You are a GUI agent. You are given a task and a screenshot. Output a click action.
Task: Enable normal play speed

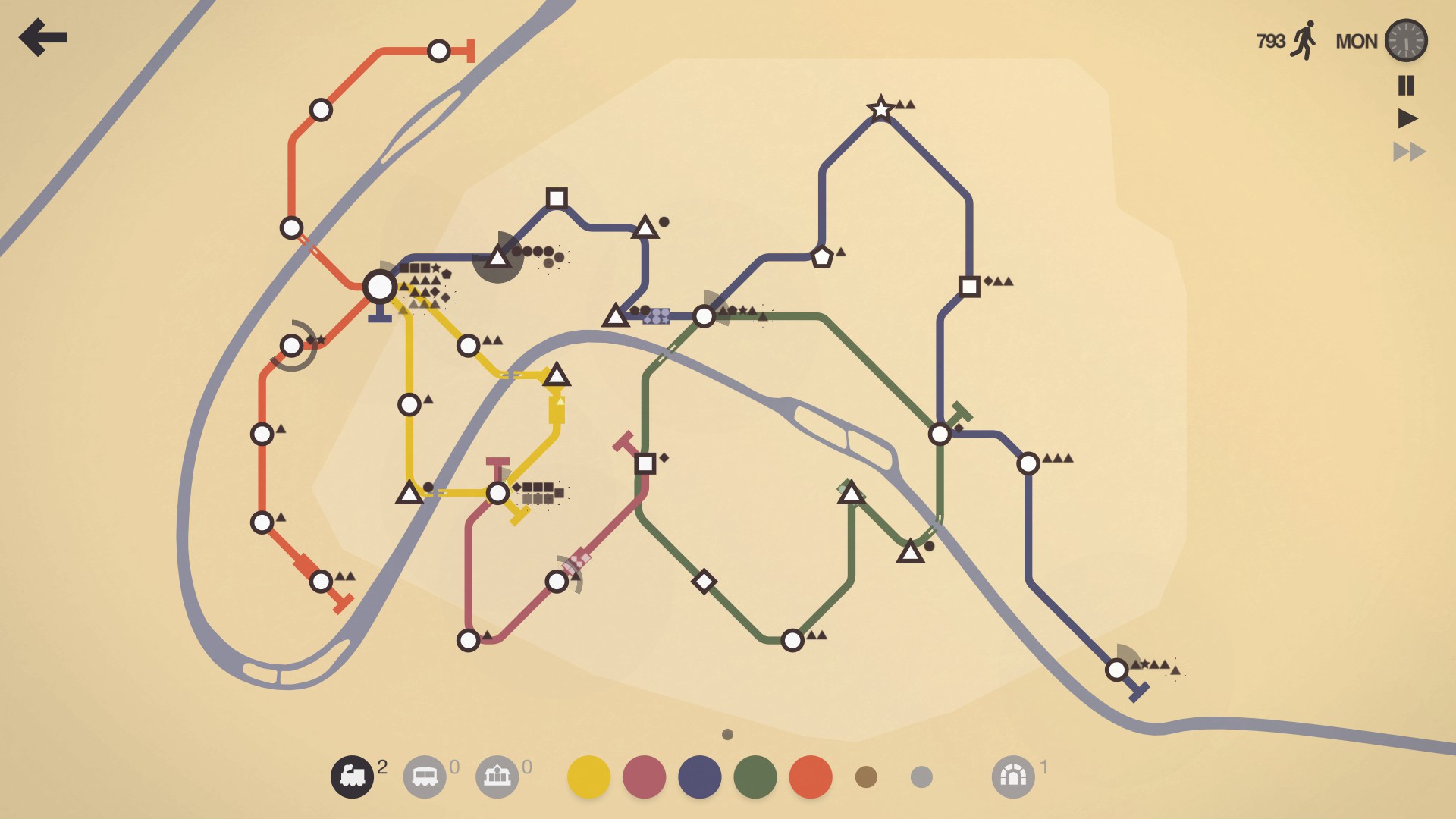[x=1407, y=118]
